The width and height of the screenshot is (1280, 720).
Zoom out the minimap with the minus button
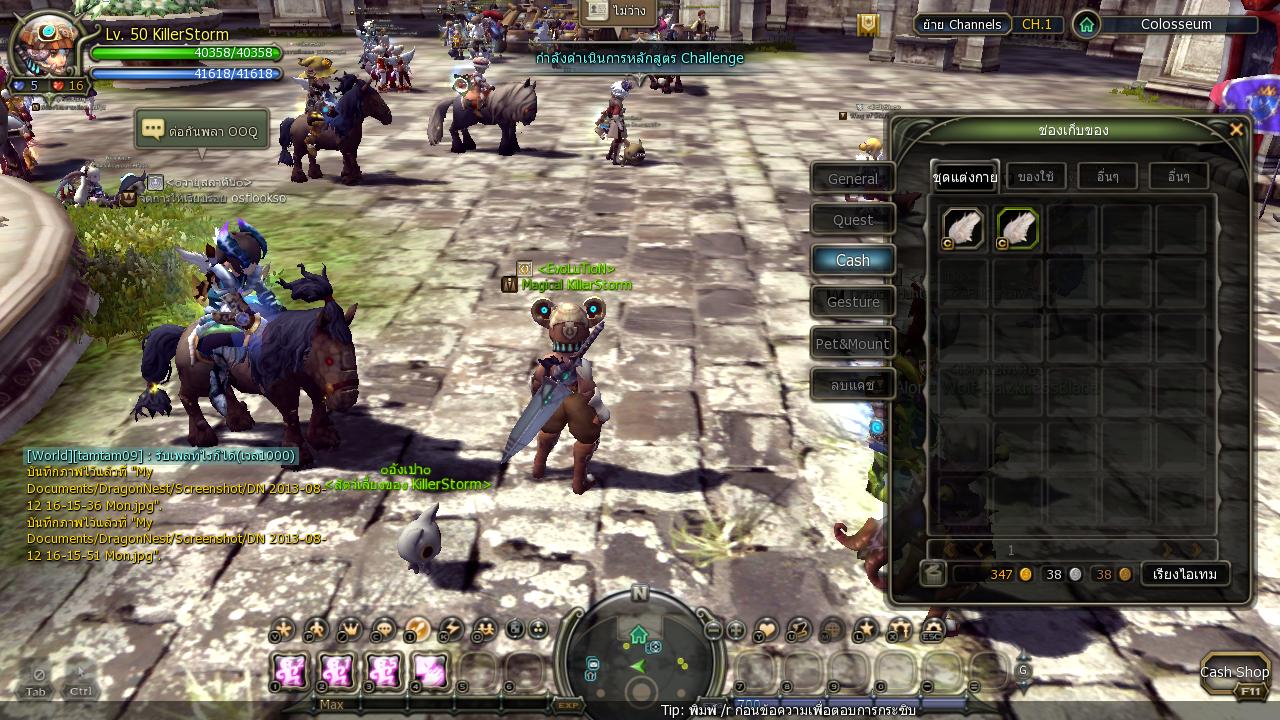pyautogui.click(x=713, y=631)
